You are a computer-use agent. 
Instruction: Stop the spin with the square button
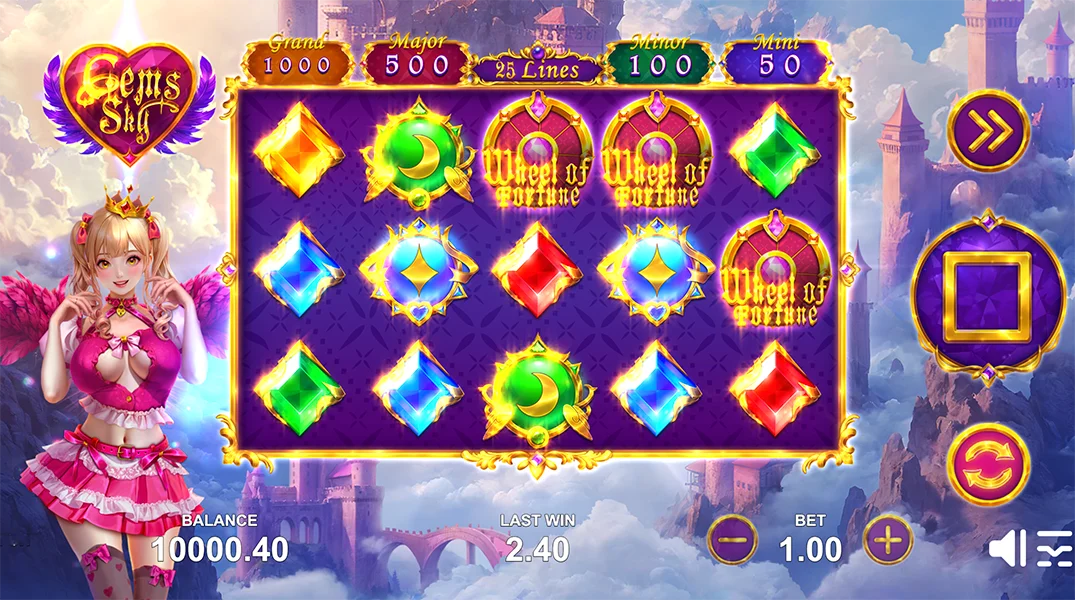(x=988, y=297)
